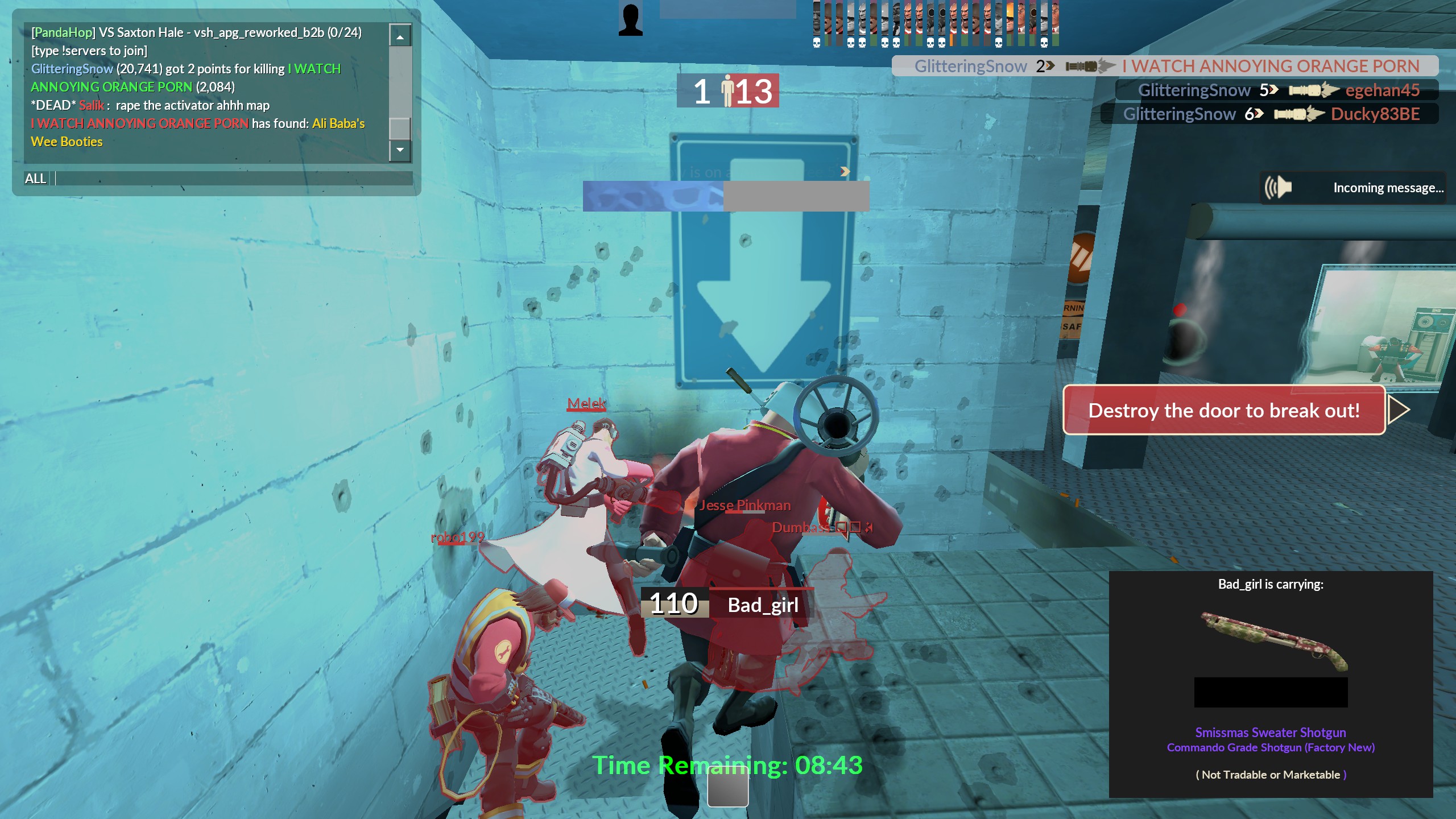
Task: Click the chat scroll down arrow button
Action: [400, 150]
